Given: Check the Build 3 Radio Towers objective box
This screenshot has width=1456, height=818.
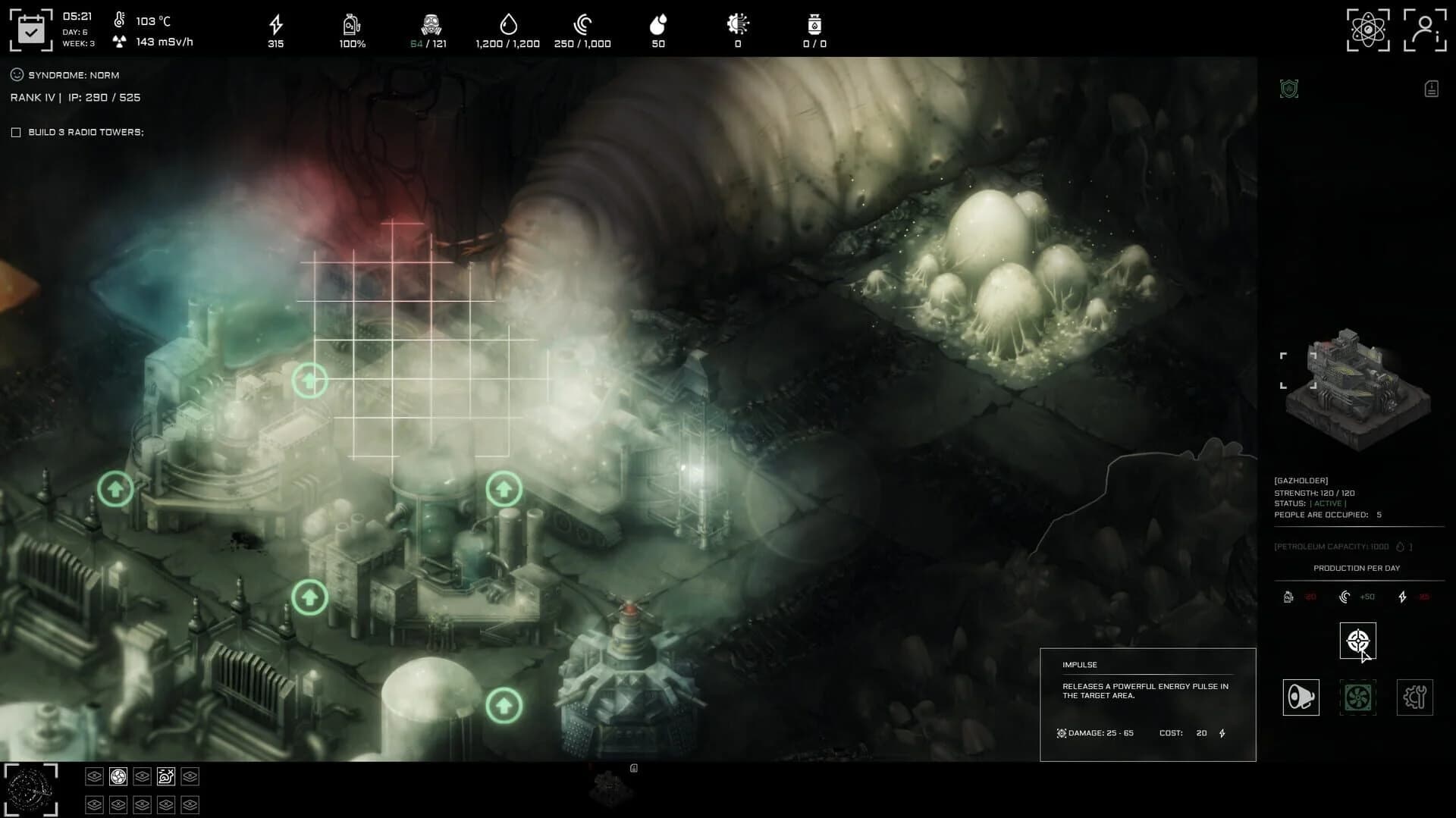Looking at the screenshot, I should tap(16, 131).
